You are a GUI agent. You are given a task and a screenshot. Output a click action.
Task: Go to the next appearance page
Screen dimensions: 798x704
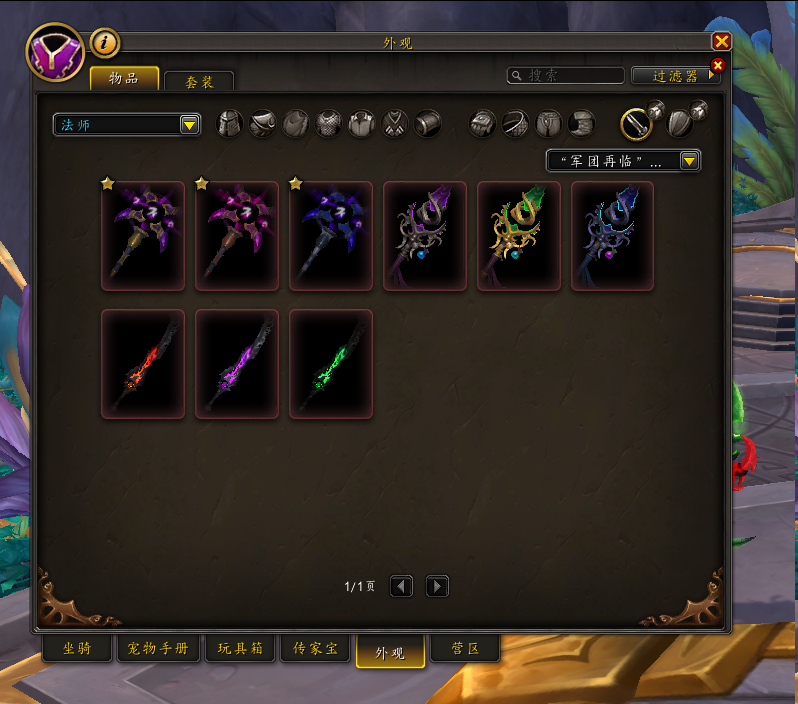click(x=437, y=586)
